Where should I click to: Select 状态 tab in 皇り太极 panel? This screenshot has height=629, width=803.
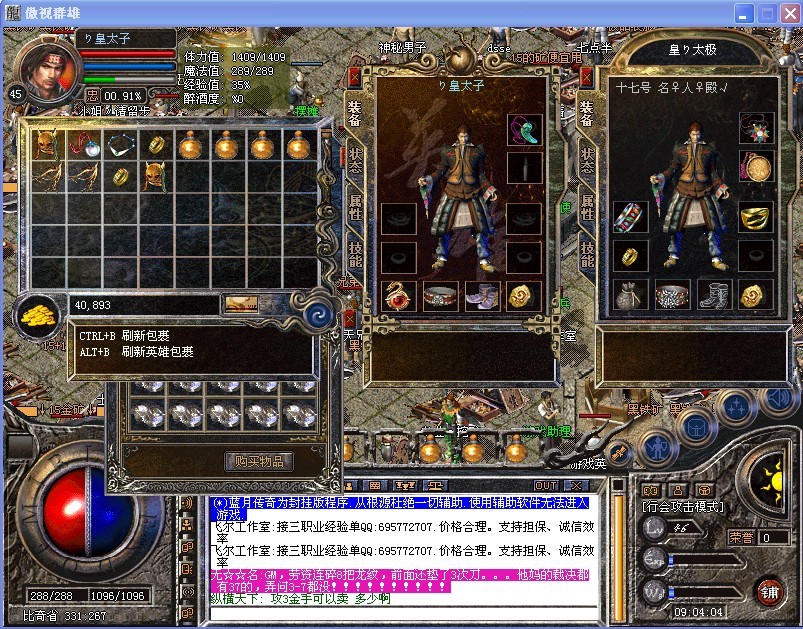(587, 163)
